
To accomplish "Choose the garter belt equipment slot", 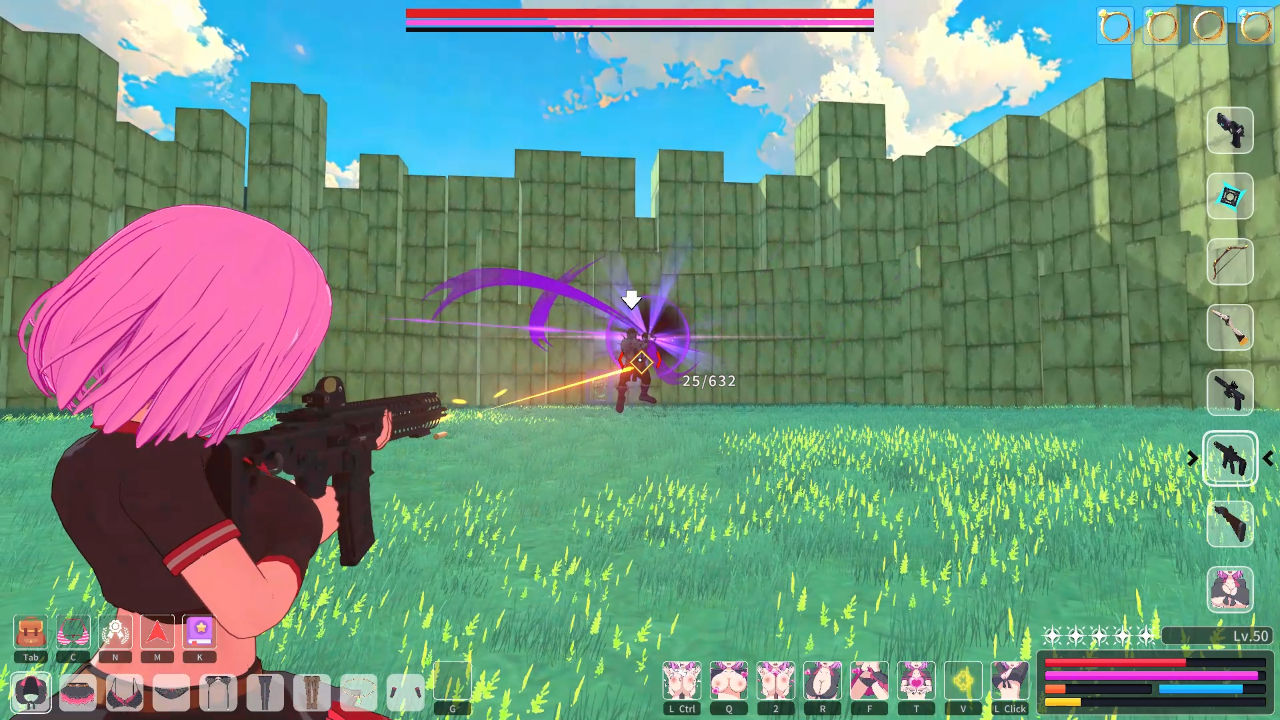I will (218, 692).
